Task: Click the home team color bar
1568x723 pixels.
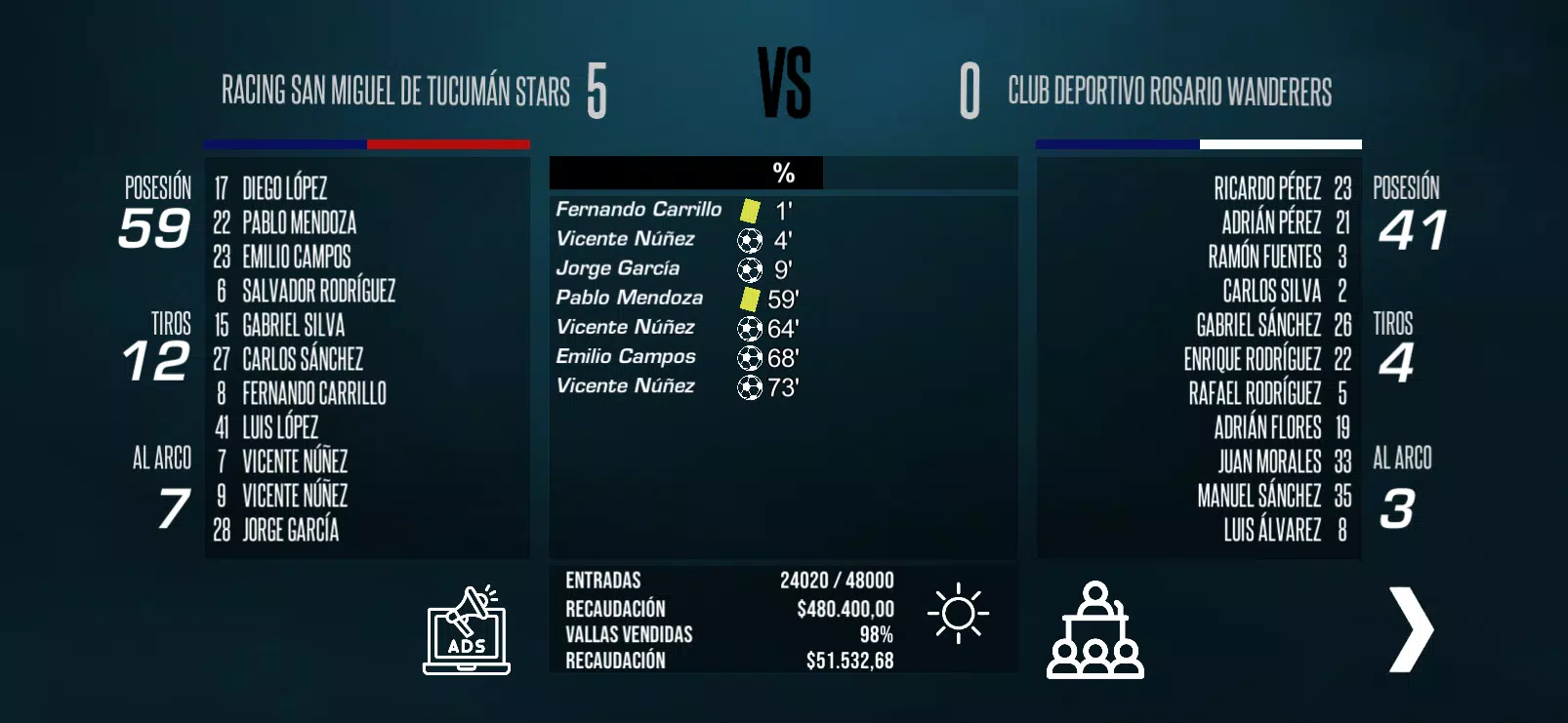Action: pos(367,144)
